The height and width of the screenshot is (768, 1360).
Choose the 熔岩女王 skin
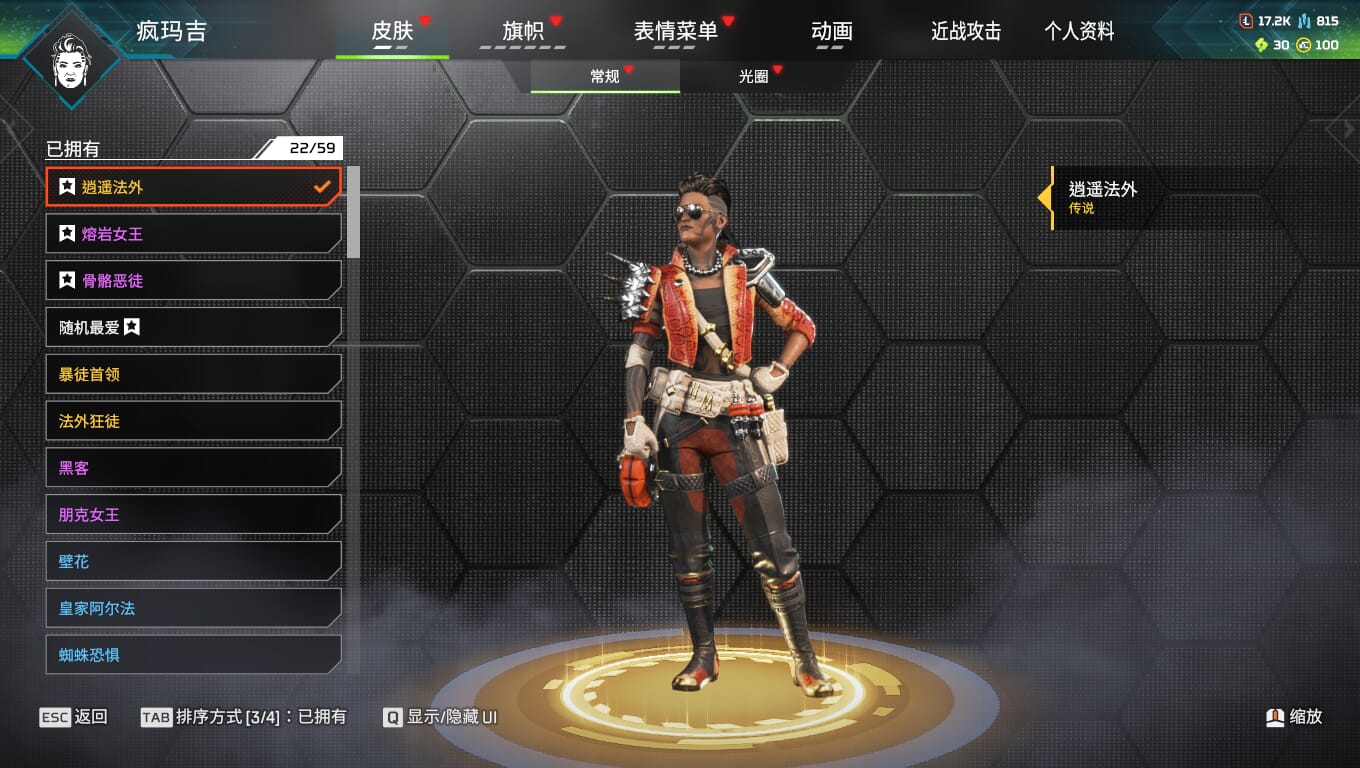pos(193,234)
